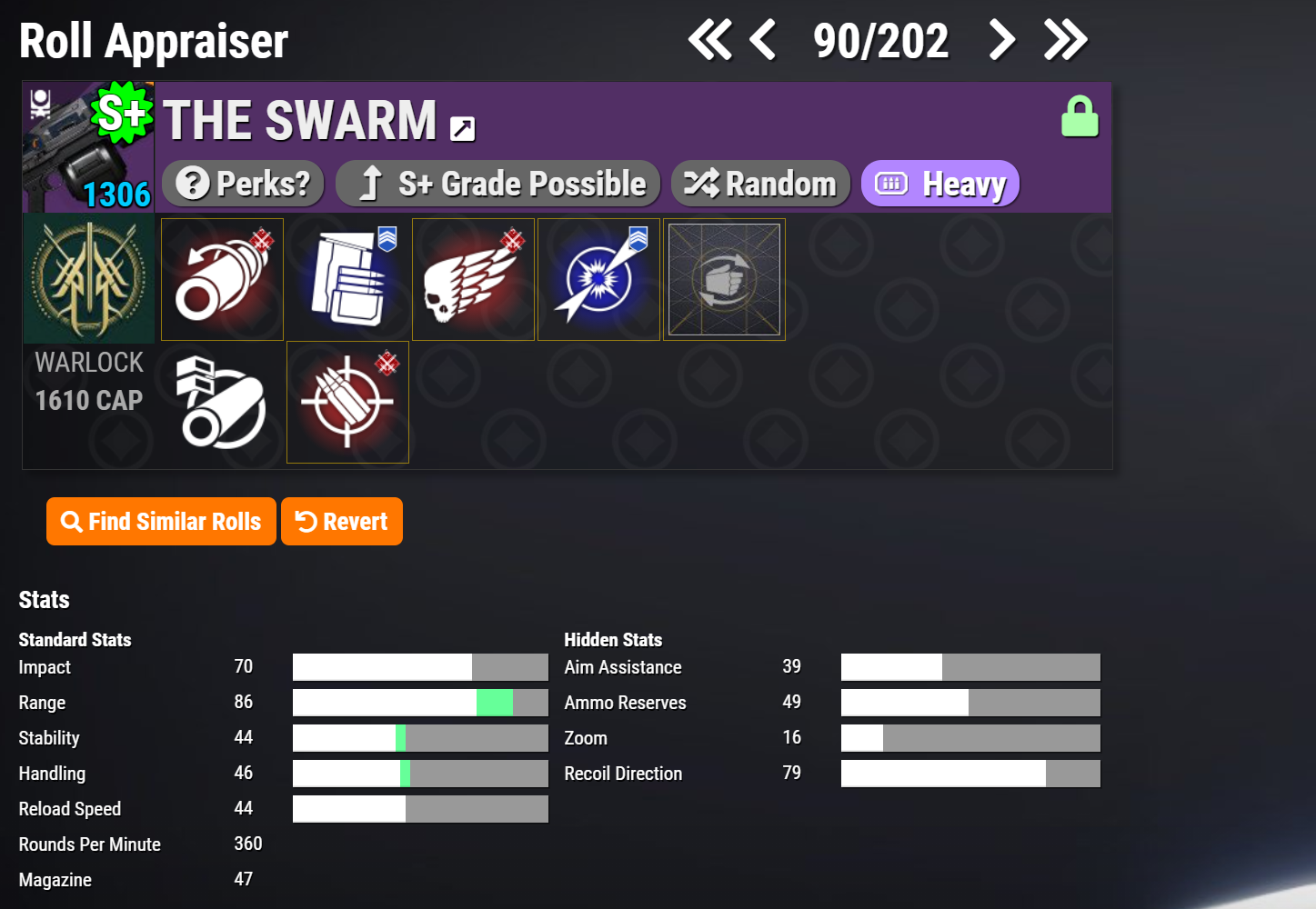Open The Swarm external link icon
The height and width of the screenshot is (909, 1316).
(x=463, y=129)
